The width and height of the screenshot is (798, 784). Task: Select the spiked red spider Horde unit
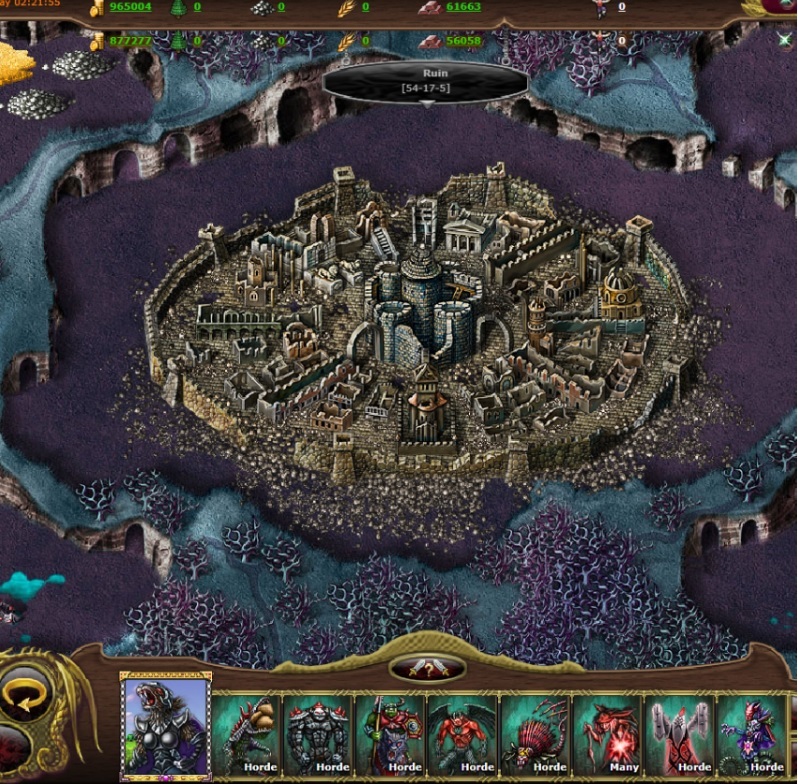click(x=535, y=734)
